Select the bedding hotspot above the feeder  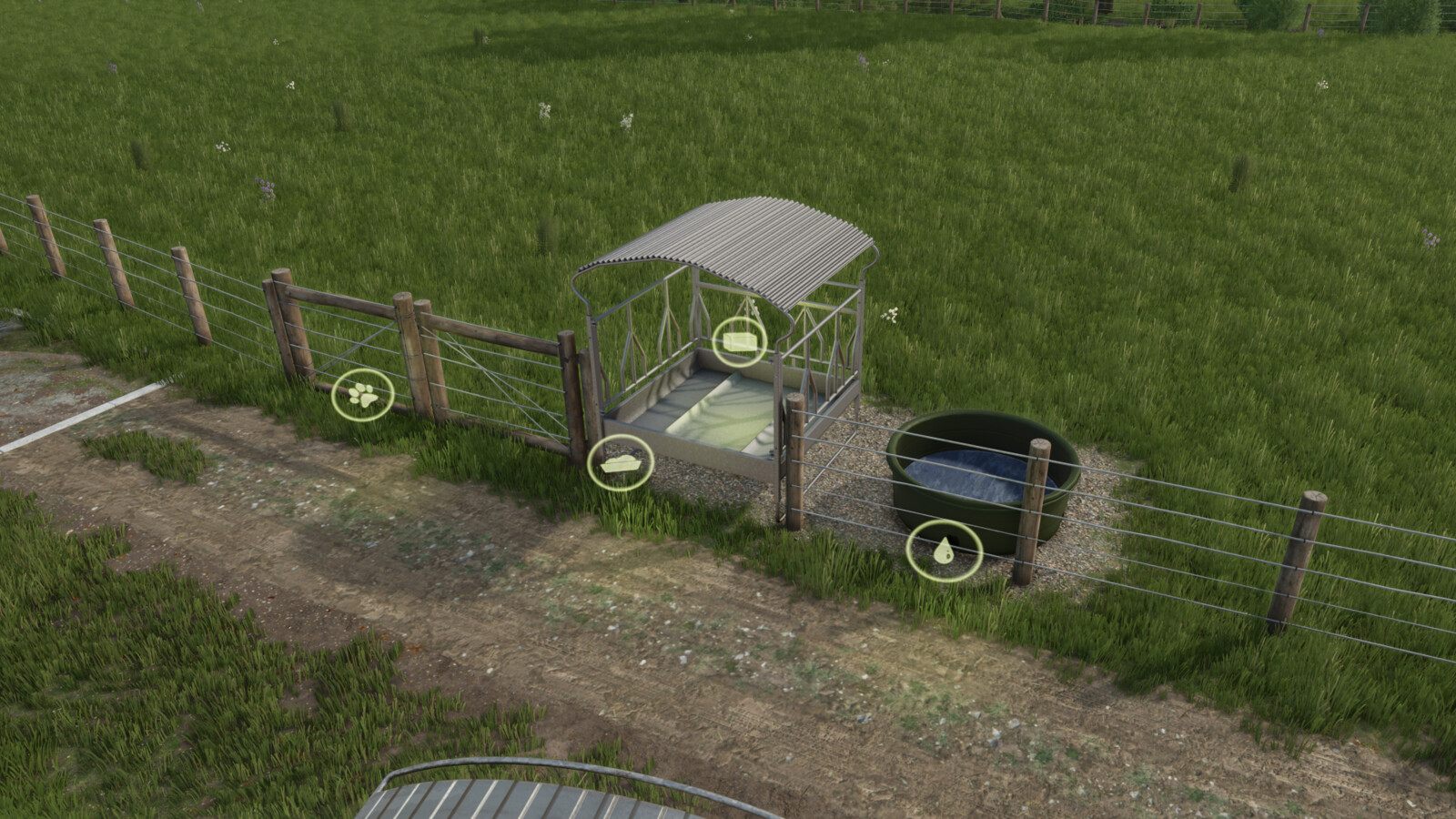pyautogui.click(x=740, y=339)
